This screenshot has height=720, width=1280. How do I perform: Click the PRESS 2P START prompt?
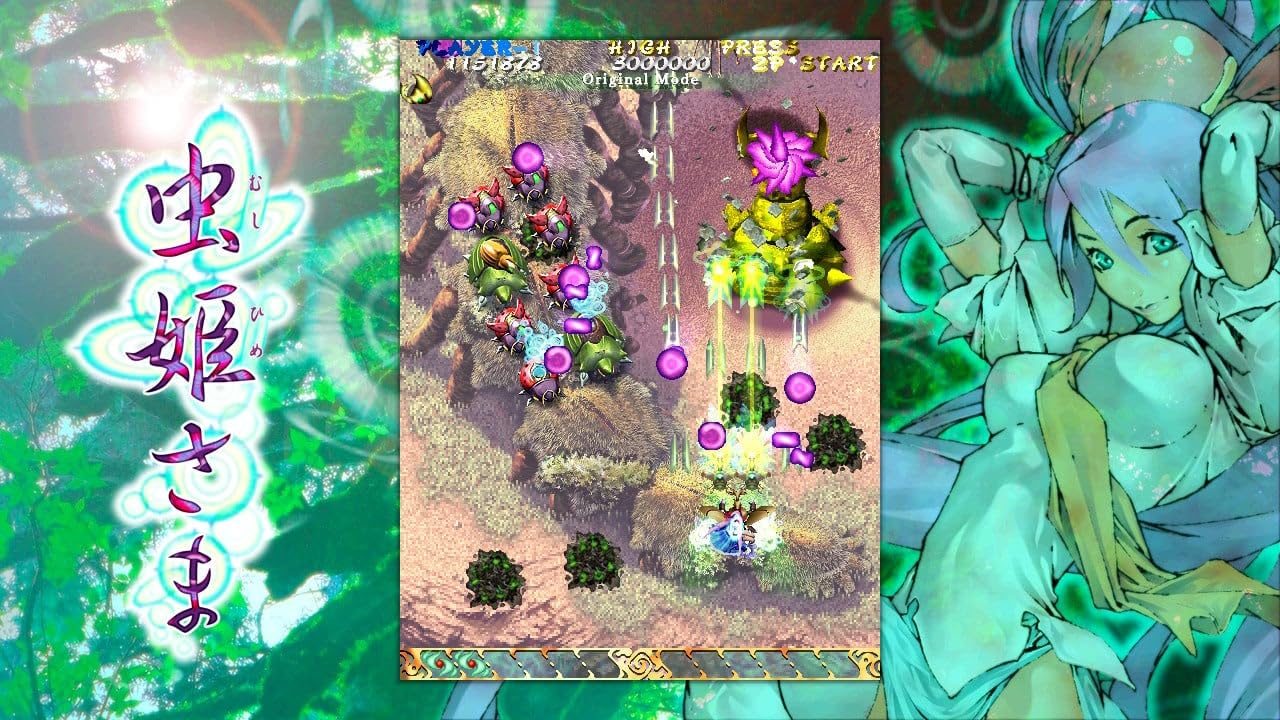[x=800, y=55]
